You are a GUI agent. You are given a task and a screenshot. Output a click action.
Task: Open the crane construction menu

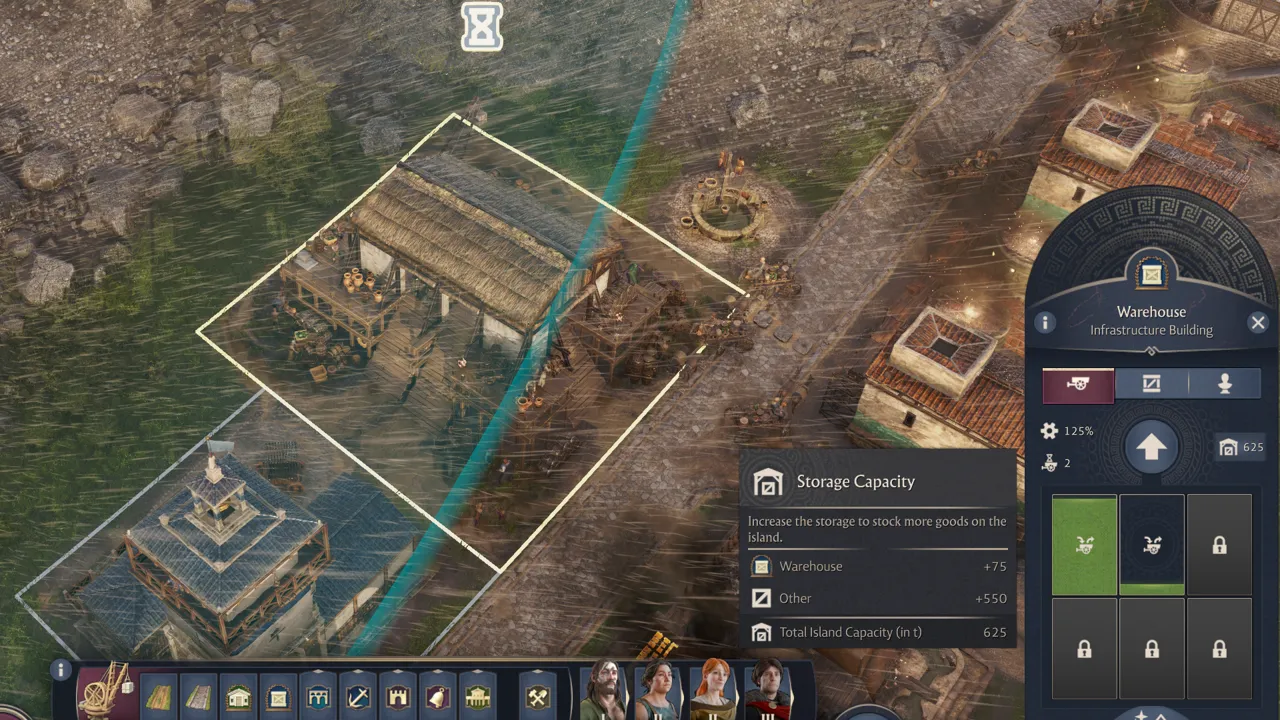click(x=106, y=692)
